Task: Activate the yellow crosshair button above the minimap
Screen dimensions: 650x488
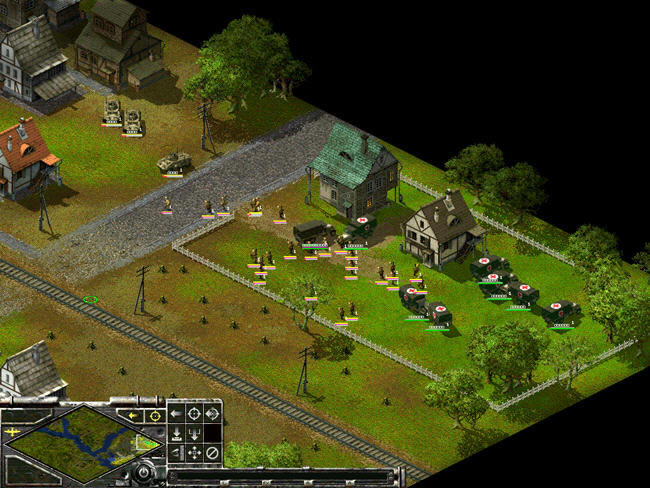Action: (x=154, y=414)
